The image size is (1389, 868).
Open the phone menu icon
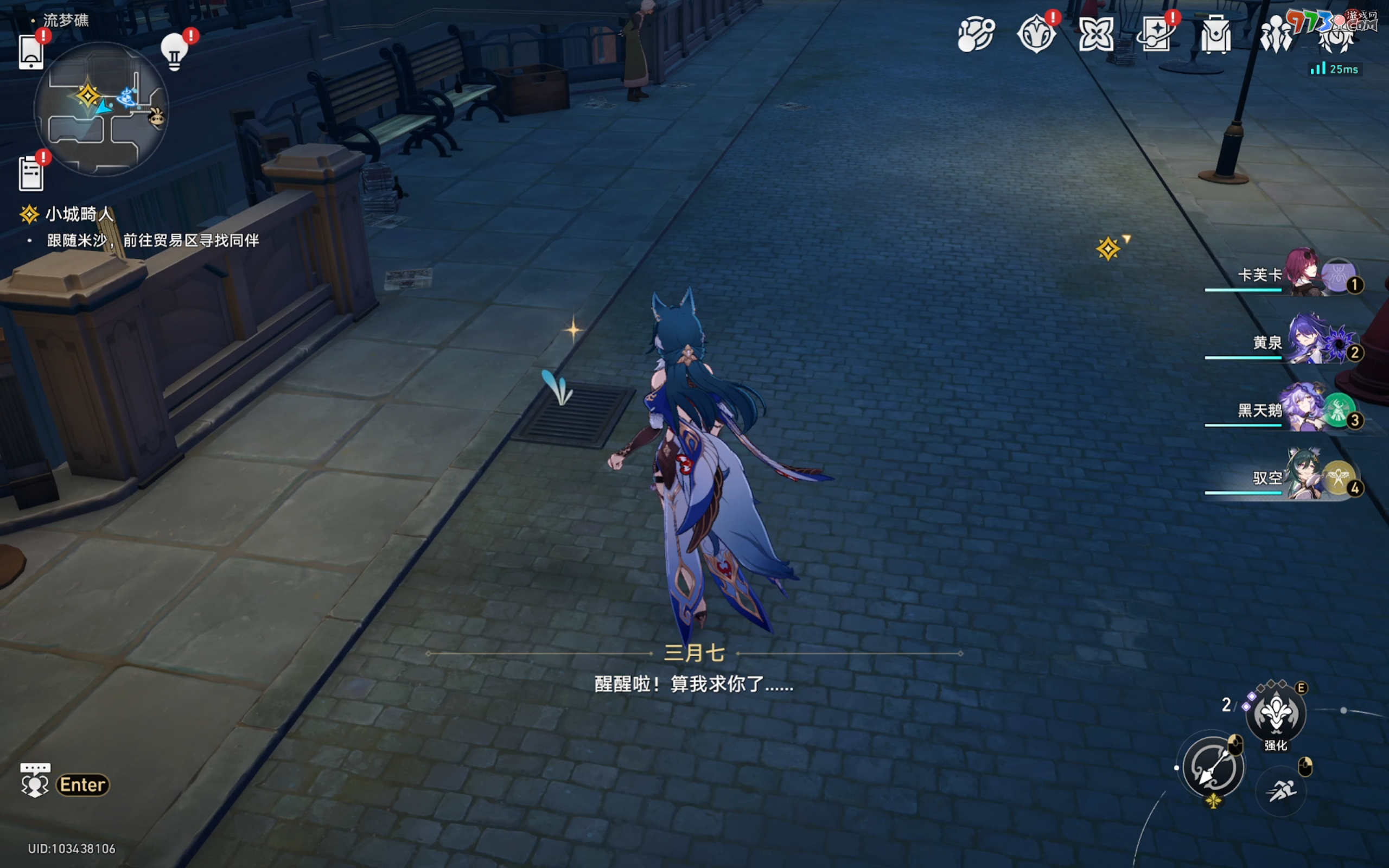31,52
